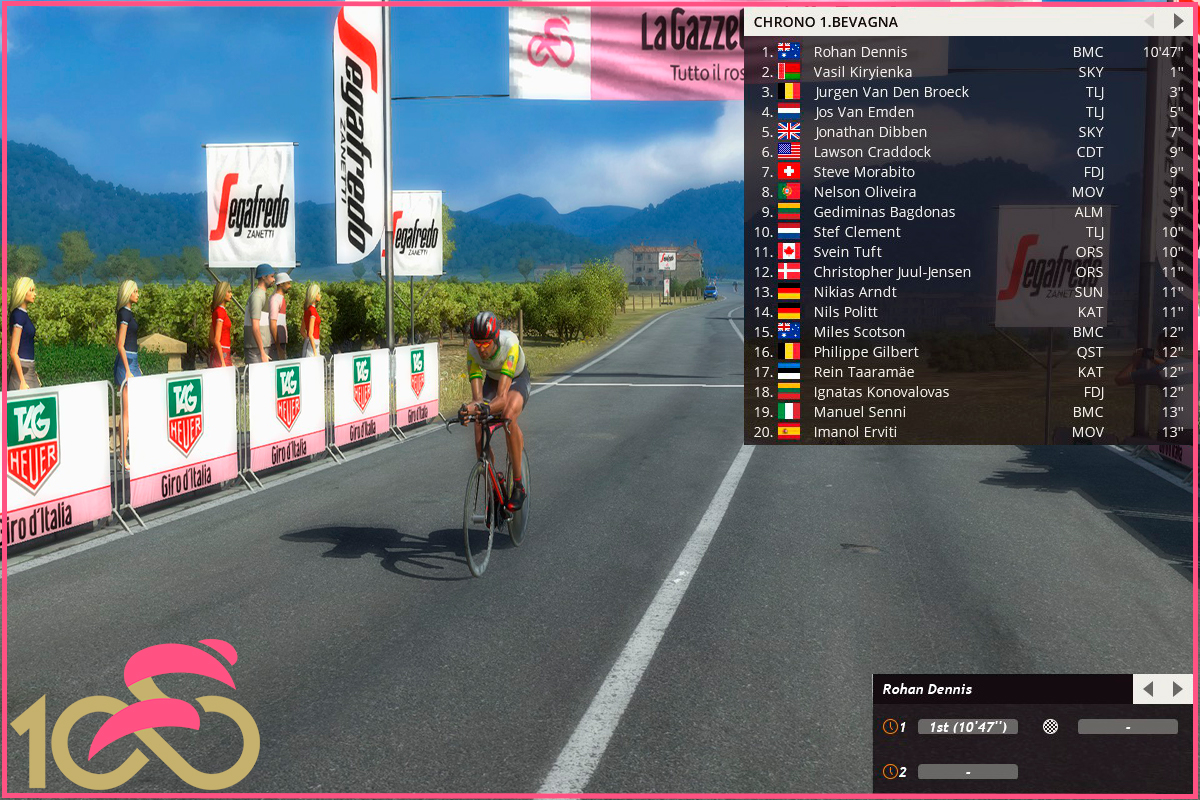Show the next time check standings
The image size is (1200, 800).
click(x=1177, y=21)
